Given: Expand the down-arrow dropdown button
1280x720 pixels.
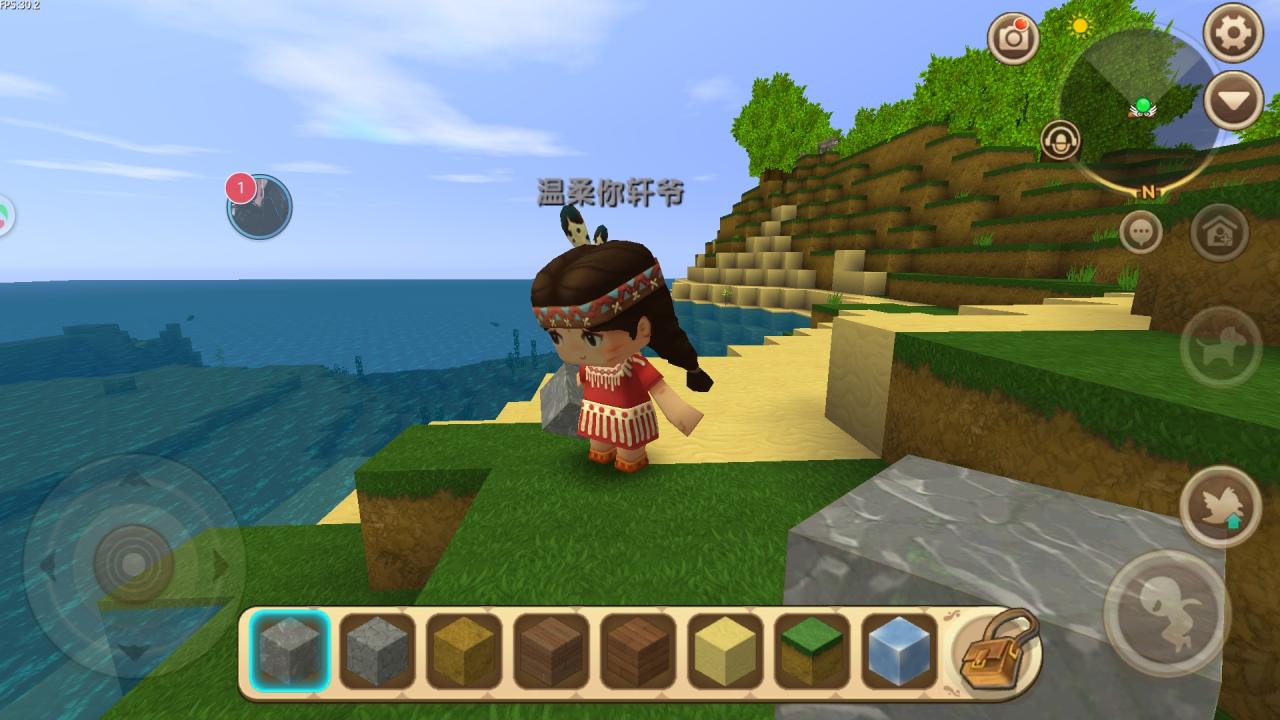Looking at the screenshot, I should (1232, 100).
